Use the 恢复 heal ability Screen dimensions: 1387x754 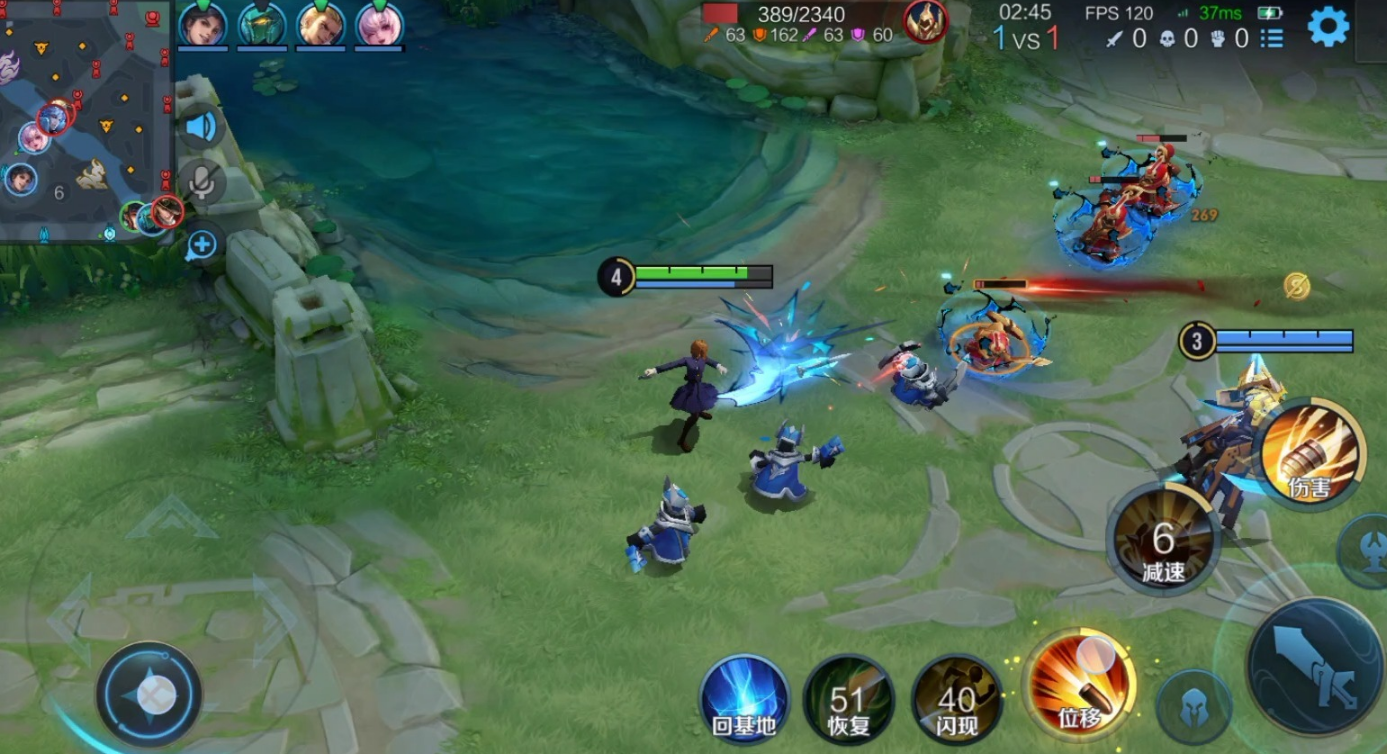(849, 699)
